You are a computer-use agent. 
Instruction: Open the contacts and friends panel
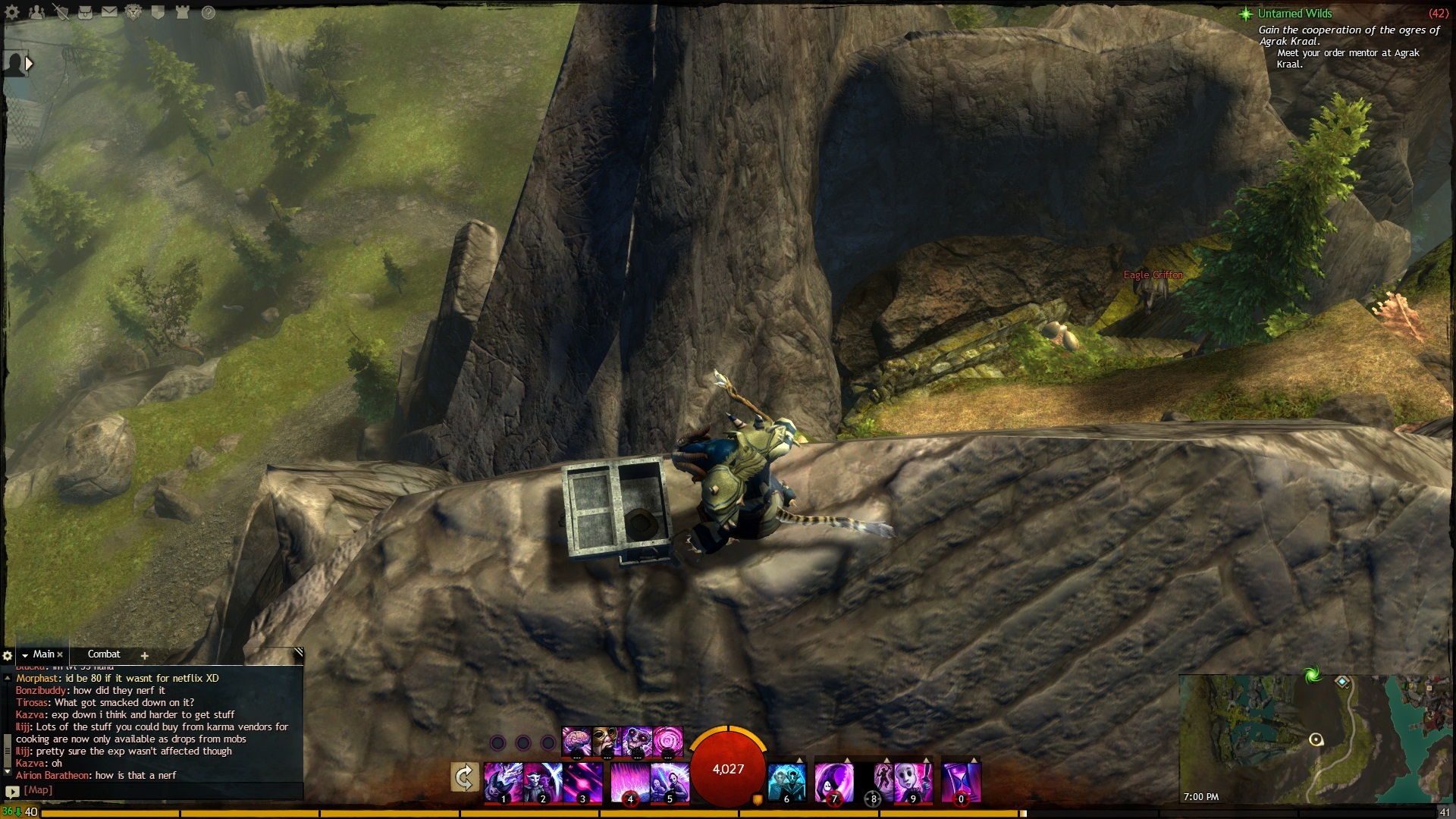(x=36, y=12)
